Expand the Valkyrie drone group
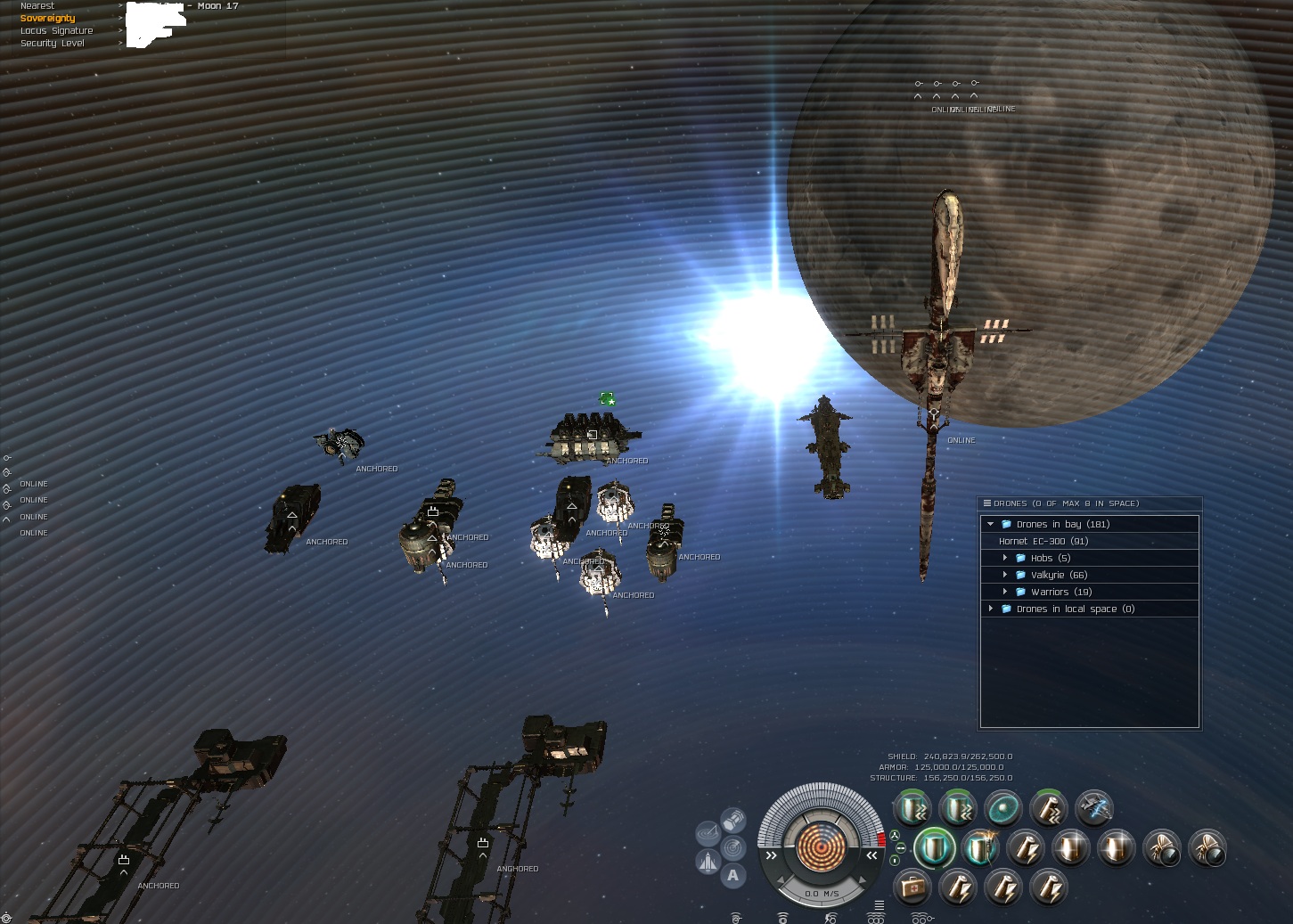The width and height of the screenshot is (1293, 924). point(1005,575)
